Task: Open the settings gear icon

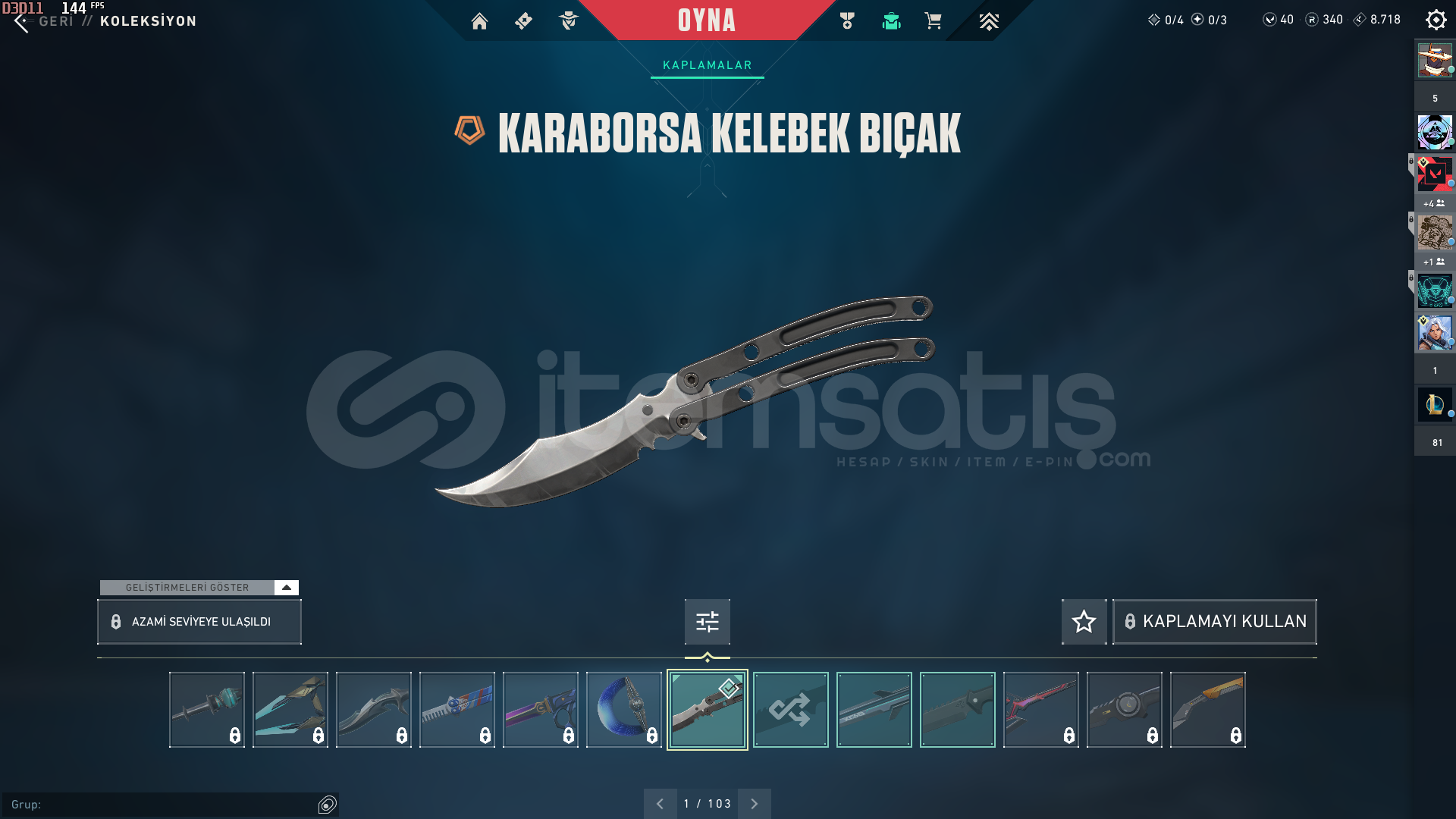Action: pyautogui.click(x=1436, y=20)
